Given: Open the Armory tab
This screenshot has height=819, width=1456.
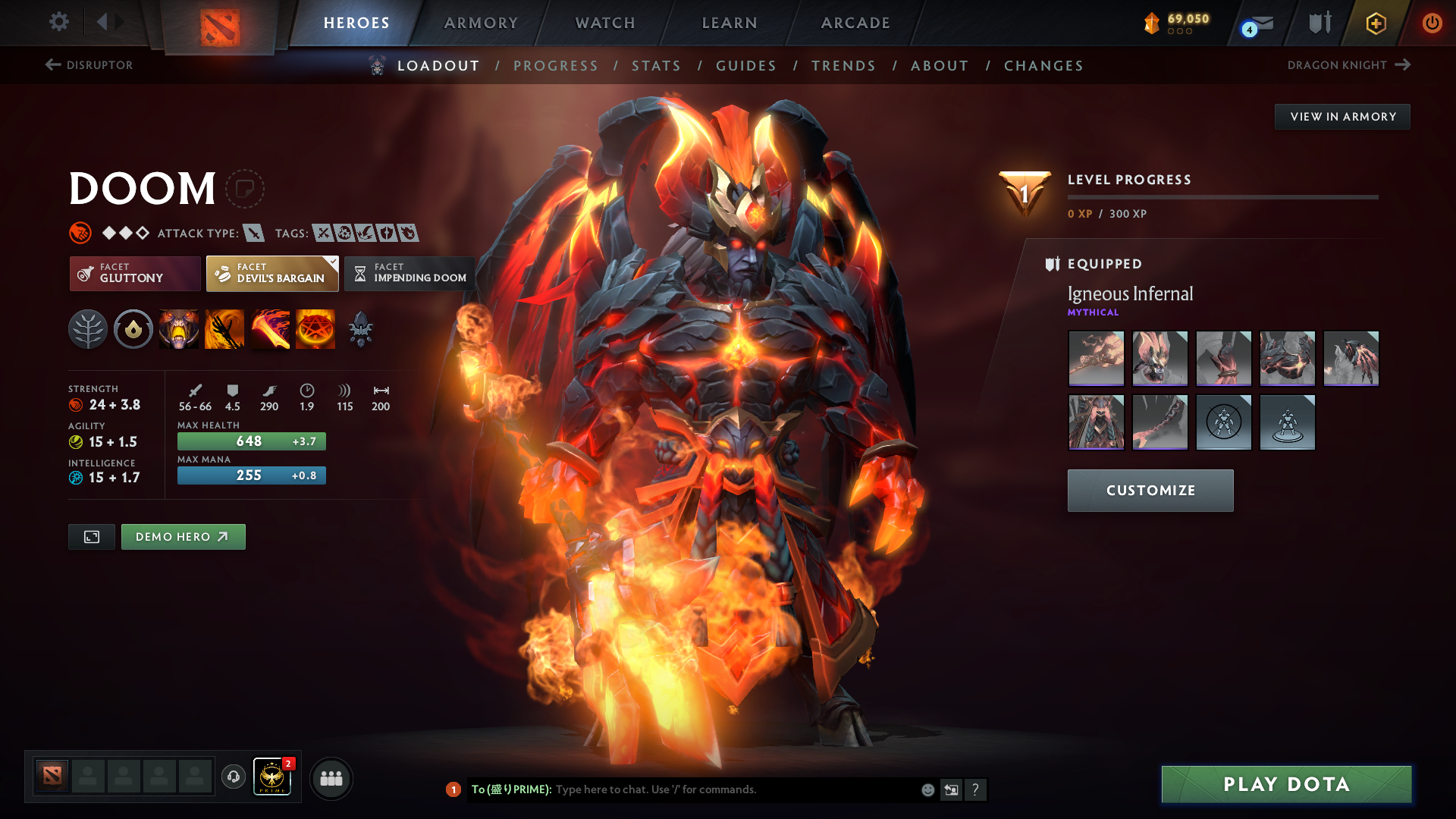Looking at the screenshot, I should (481, 23).
